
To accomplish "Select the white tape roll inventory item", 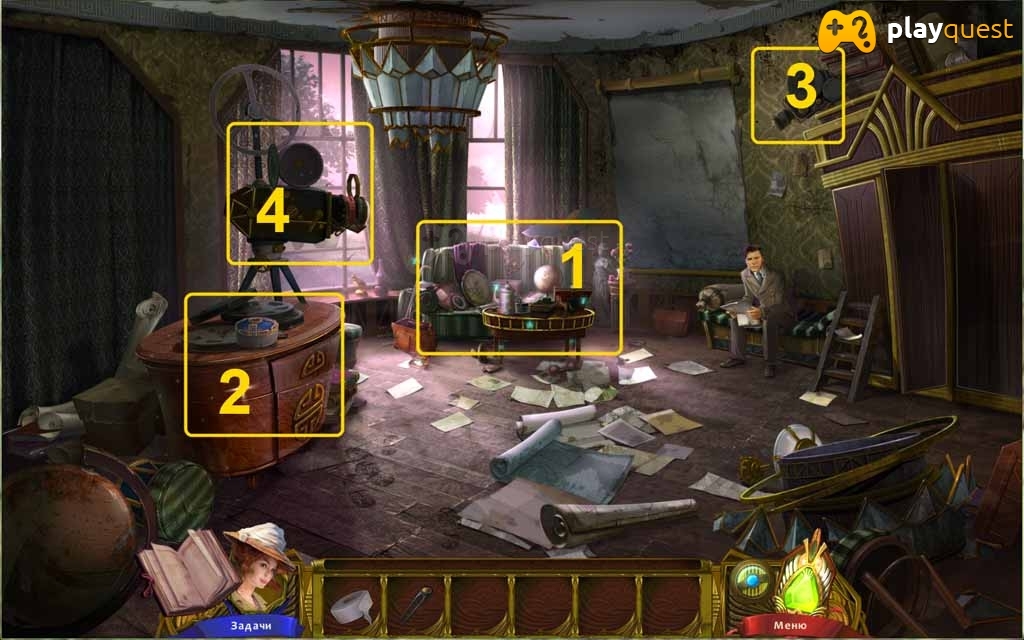I will [x=350, y=606].
